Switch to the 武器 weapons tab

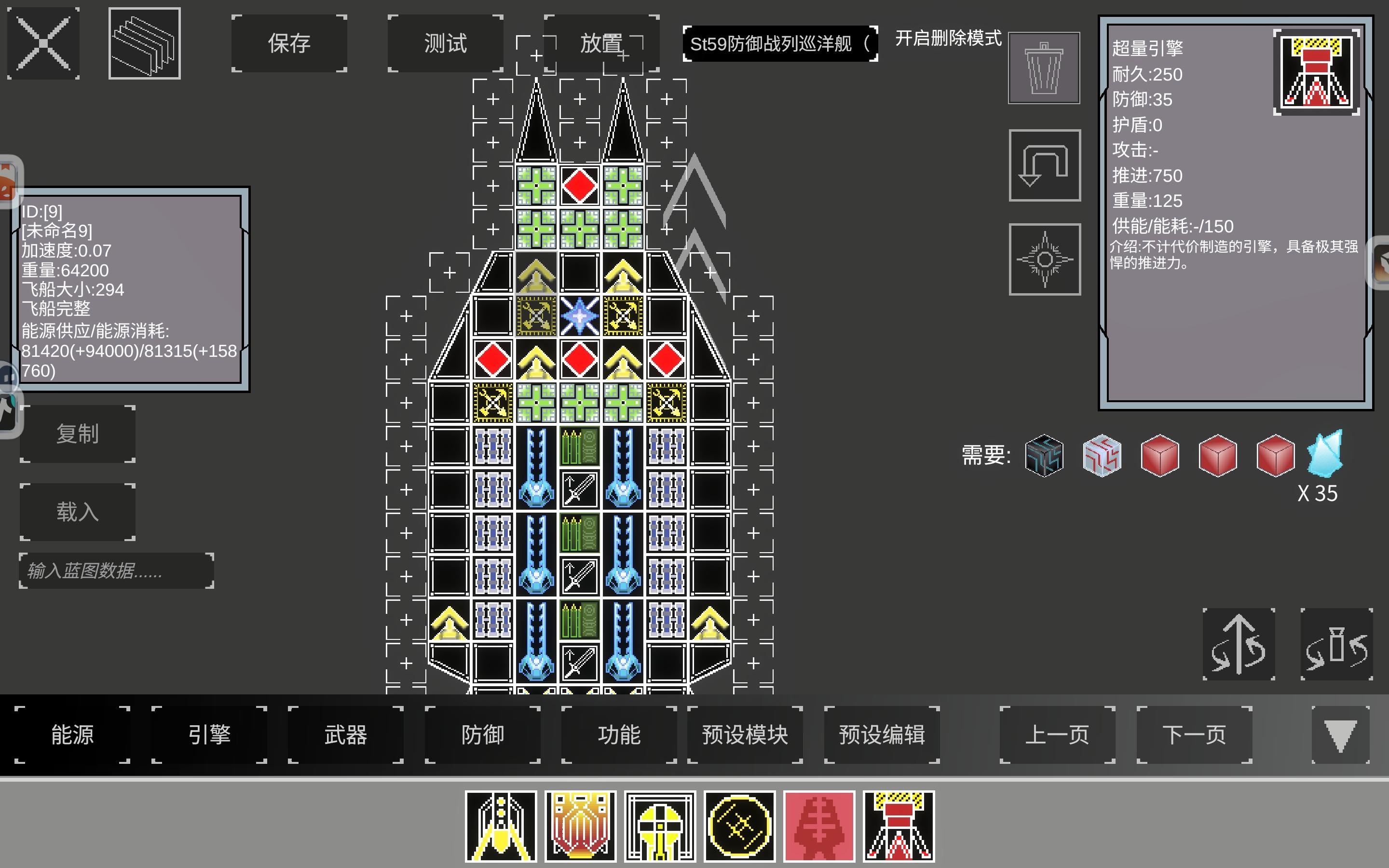click(345, 735)
